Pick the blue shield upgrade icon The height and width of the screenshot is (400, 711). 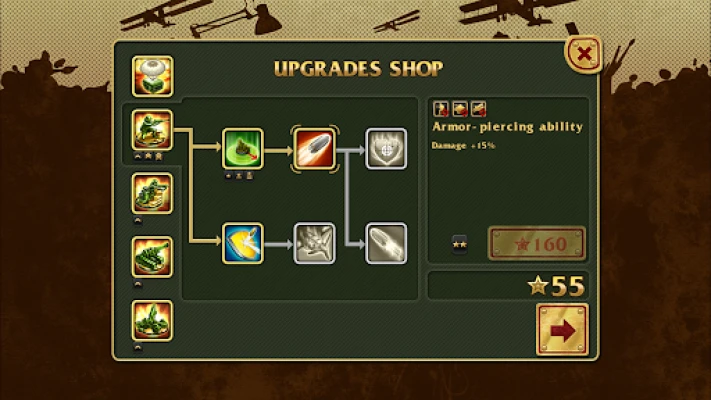click(x=242, y=243)
